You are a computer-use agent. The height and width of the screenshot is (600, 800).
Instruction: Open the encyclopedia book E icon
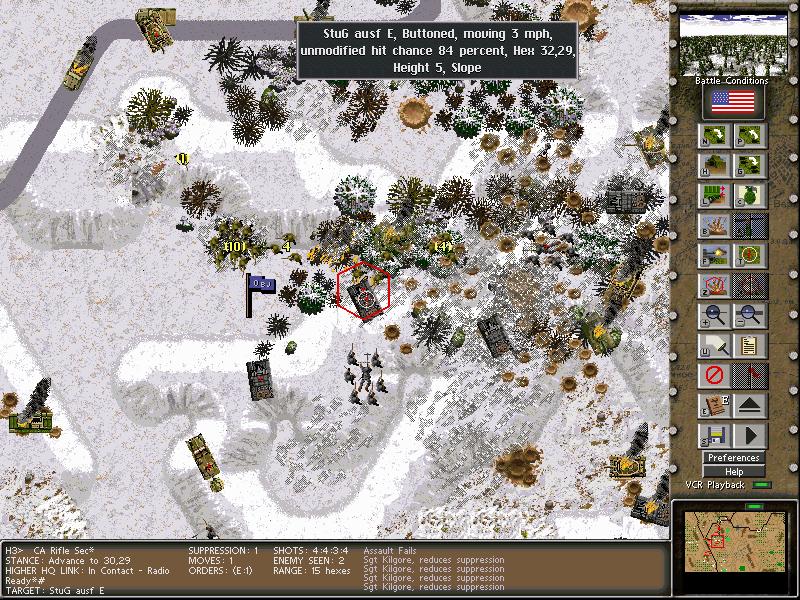point(715,406)
